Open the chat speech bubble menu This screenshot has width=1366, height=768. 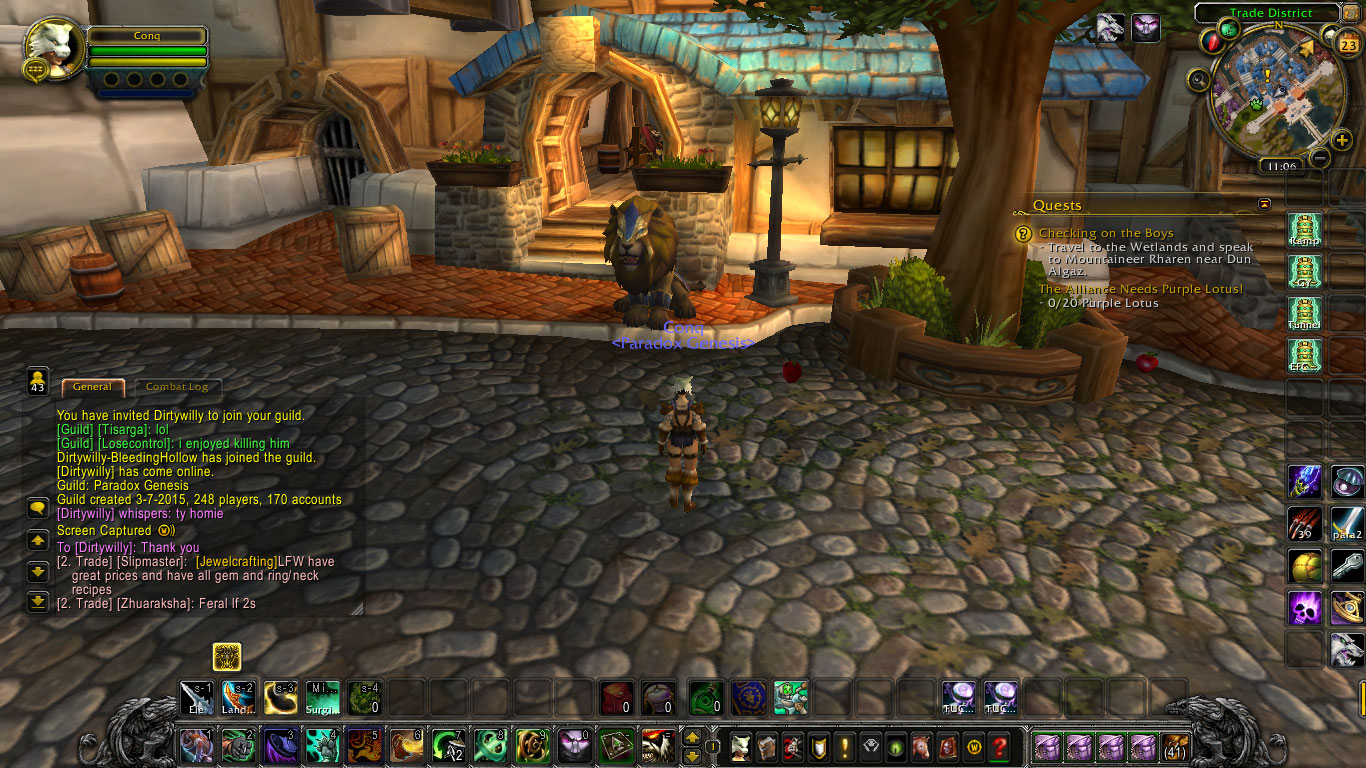pyautogui.click(x=38, y=508)
